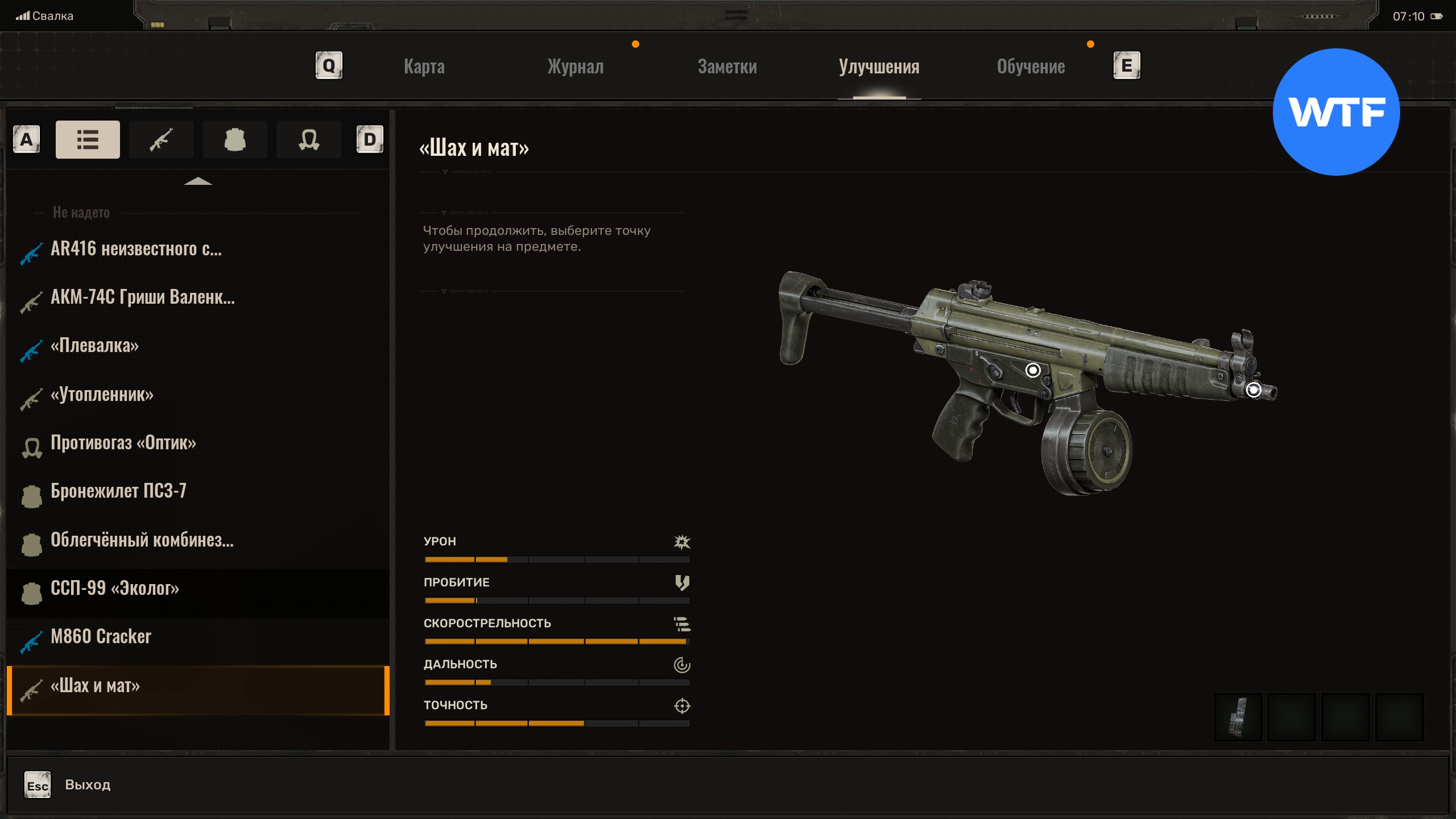Image resolution: width=1456 pixels, height=819 pixels.
Task: Select Противогаз «Оптик» gas mask
Action: [123, 443]
